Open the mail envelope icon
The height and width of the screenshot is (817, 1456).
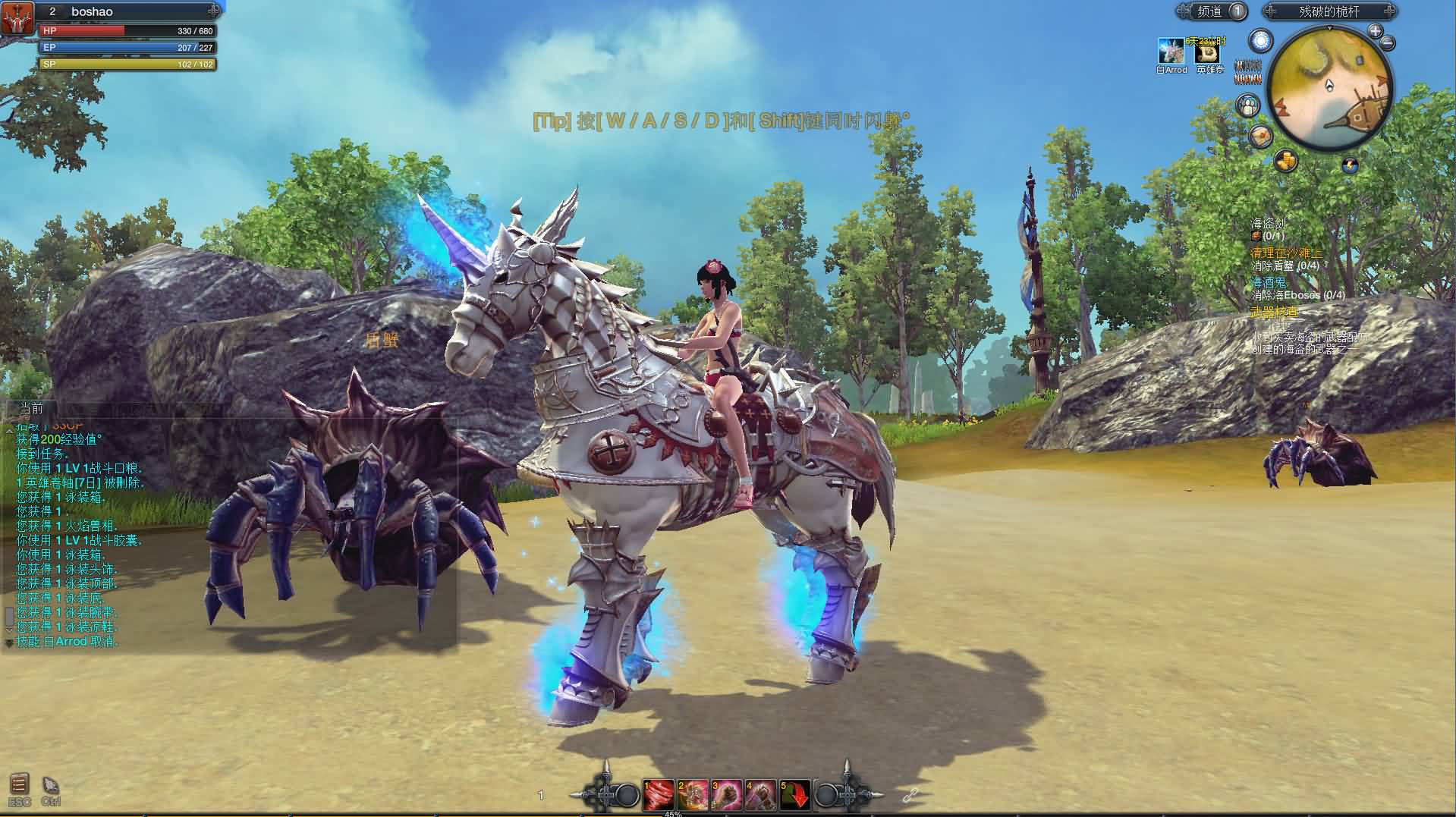[1262, 137]
